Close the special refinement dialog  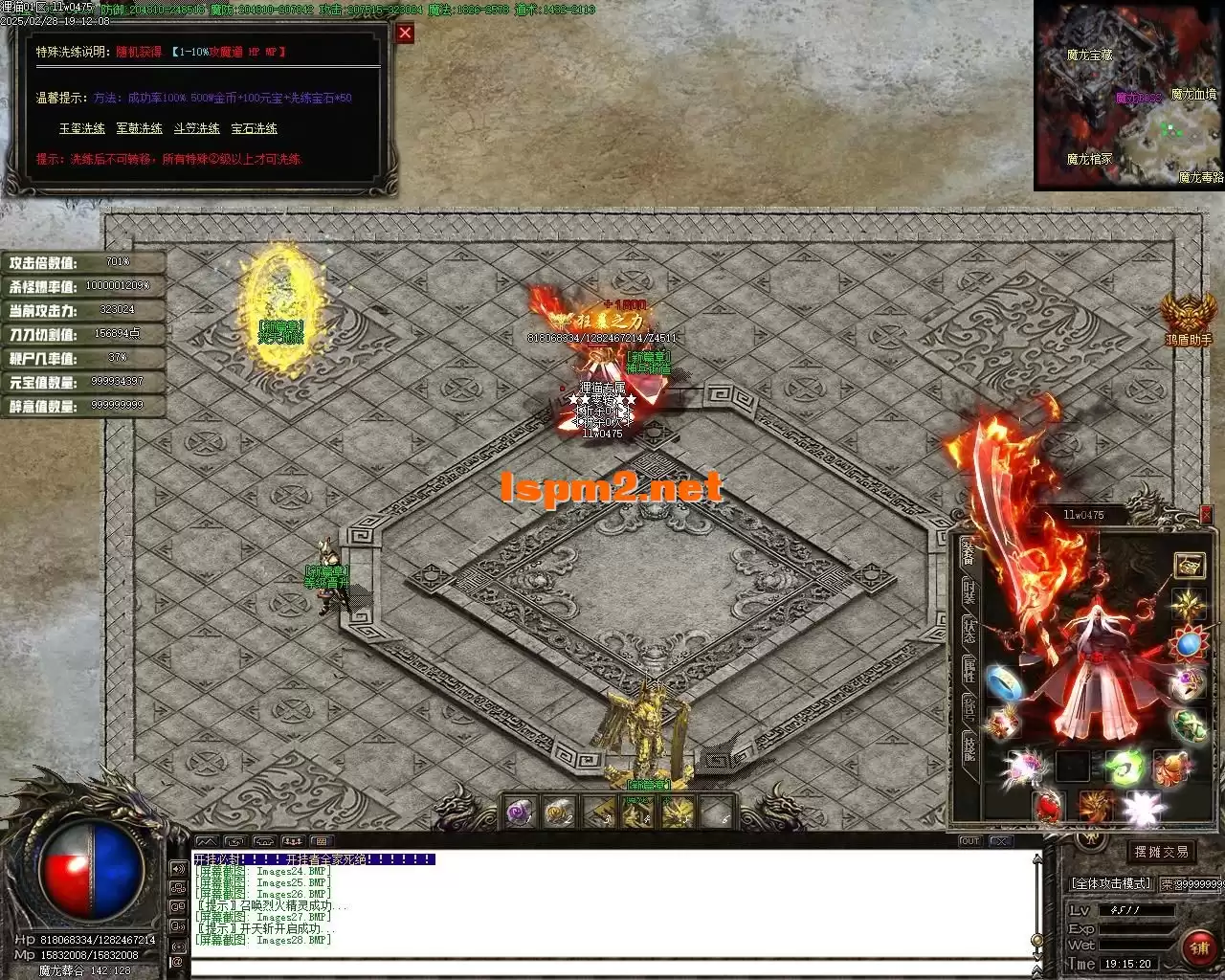coord(405,33)
